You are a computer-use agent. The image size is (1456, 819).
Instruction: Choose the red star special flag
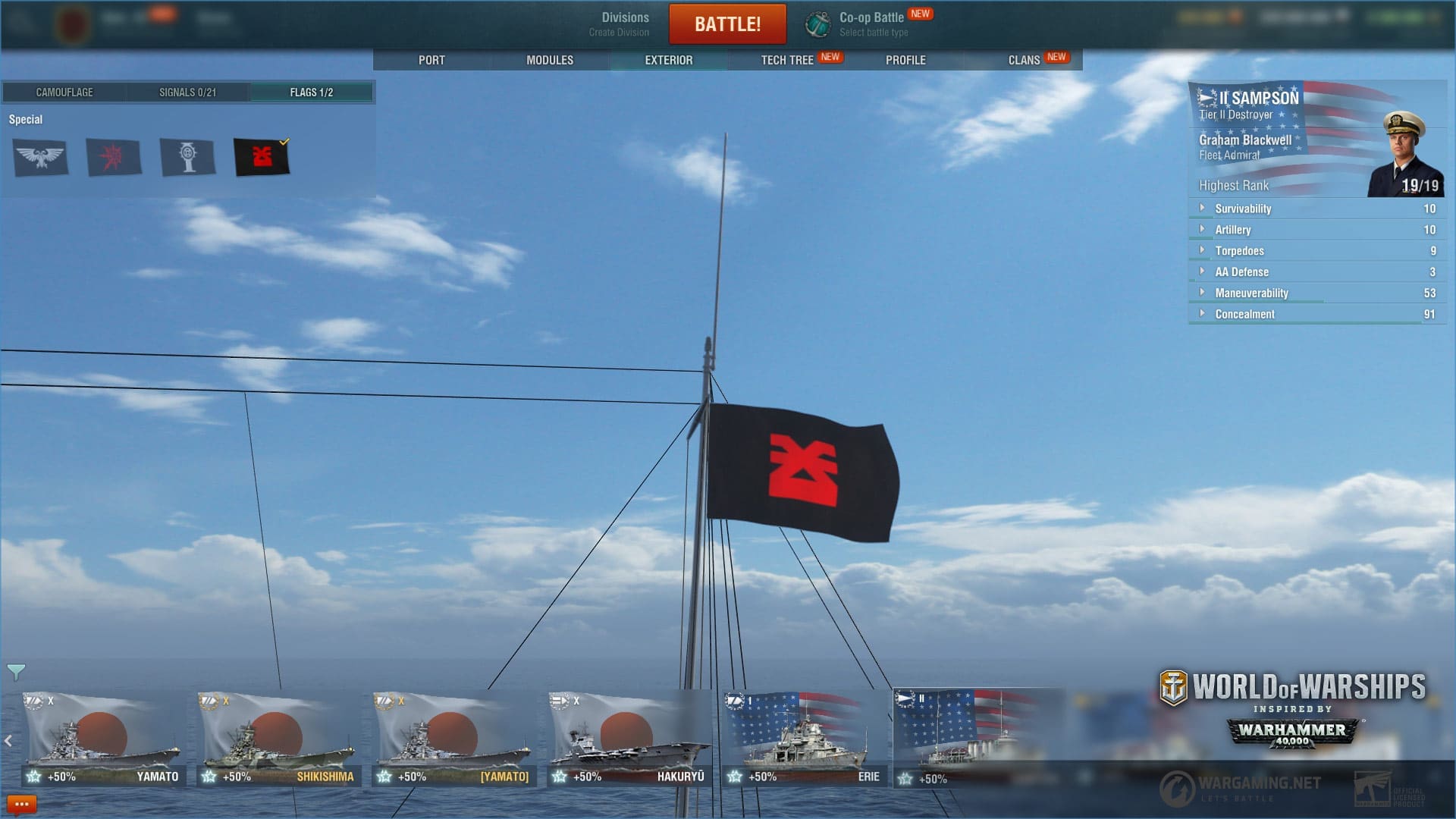(x=114, y=158)
